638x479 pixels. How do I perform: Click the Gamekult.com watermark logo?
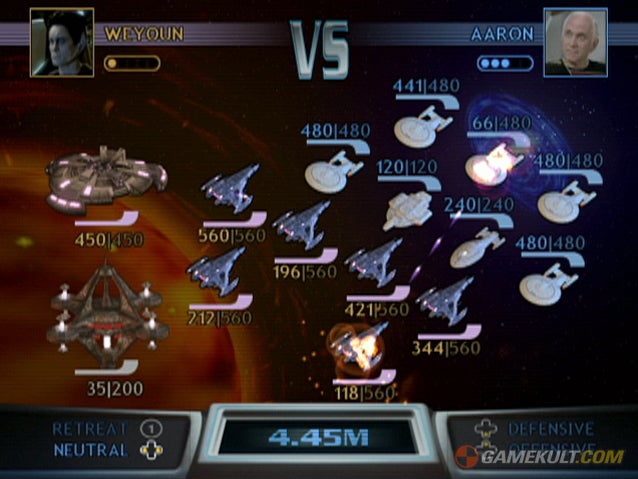pos(540,457)
